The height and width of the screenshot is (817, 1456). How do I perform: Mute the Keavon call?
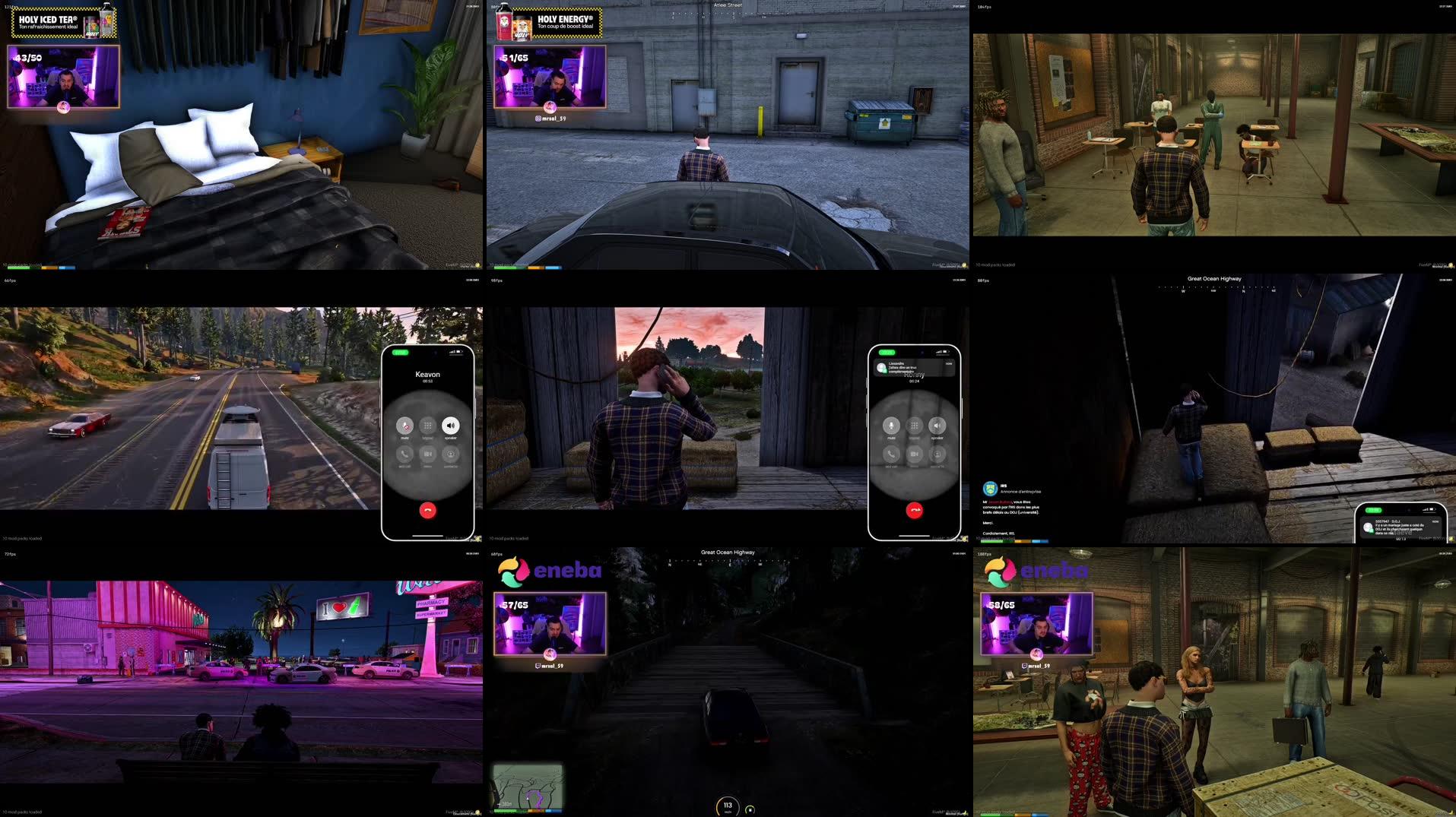pyautogui.click(x=404, y=426)
